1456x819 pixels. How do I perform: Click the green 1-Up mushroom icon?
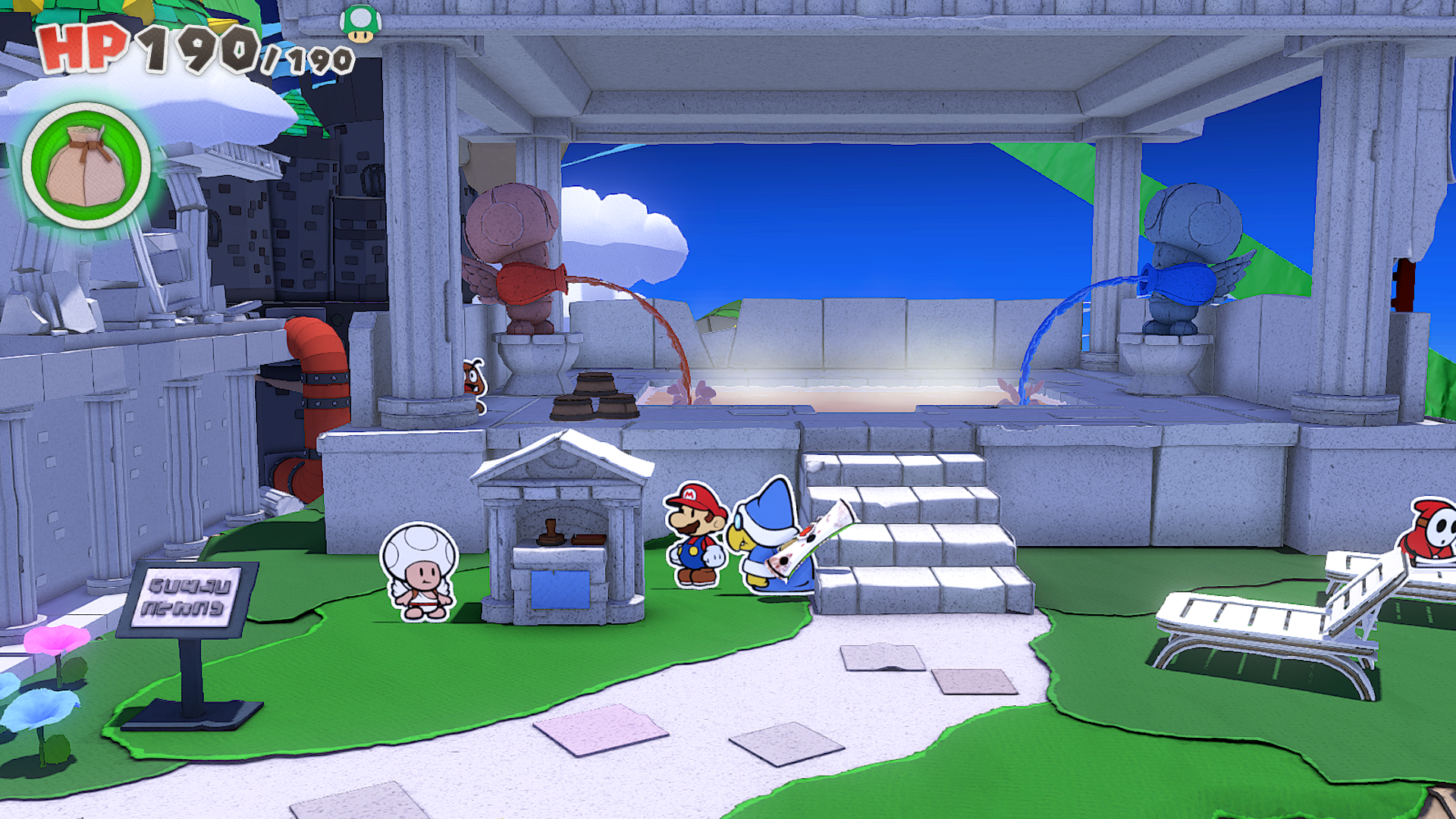click(360, 24)
